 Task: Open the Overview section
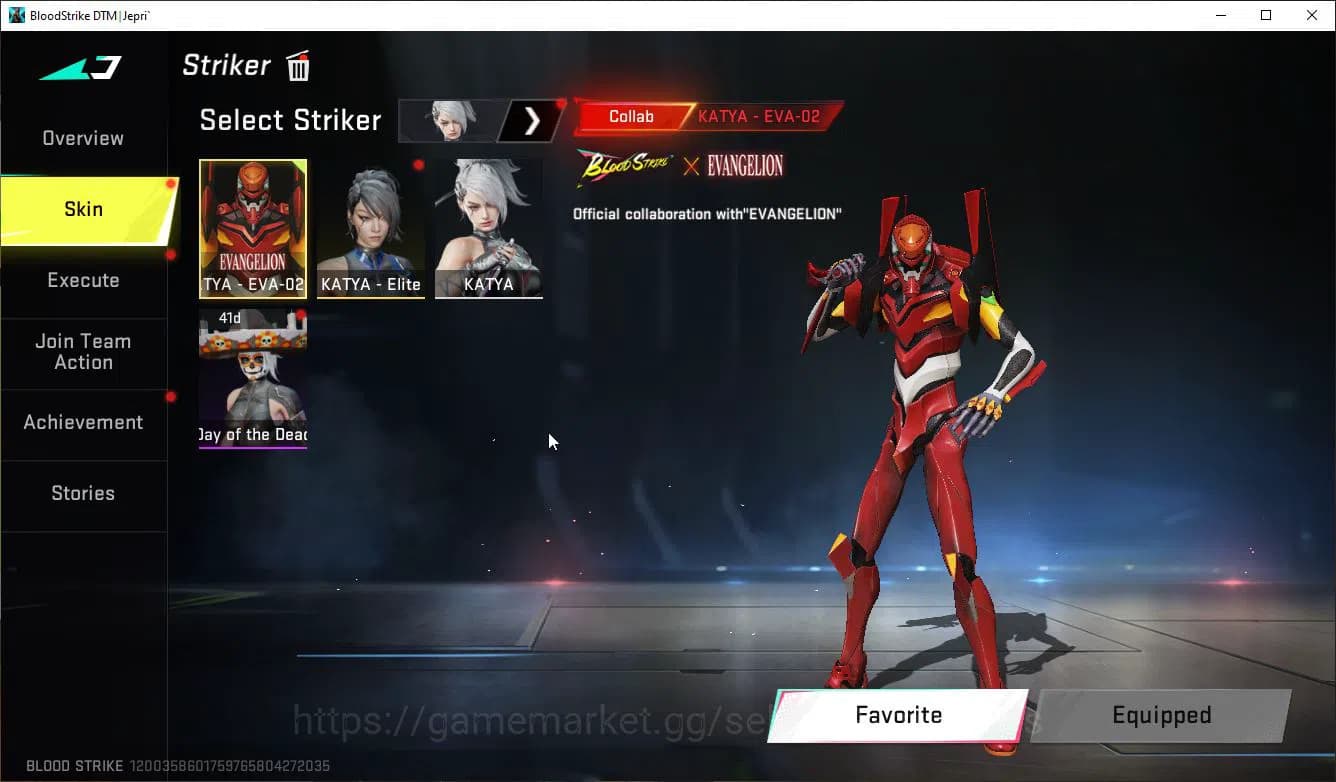[x=83, y=139]
